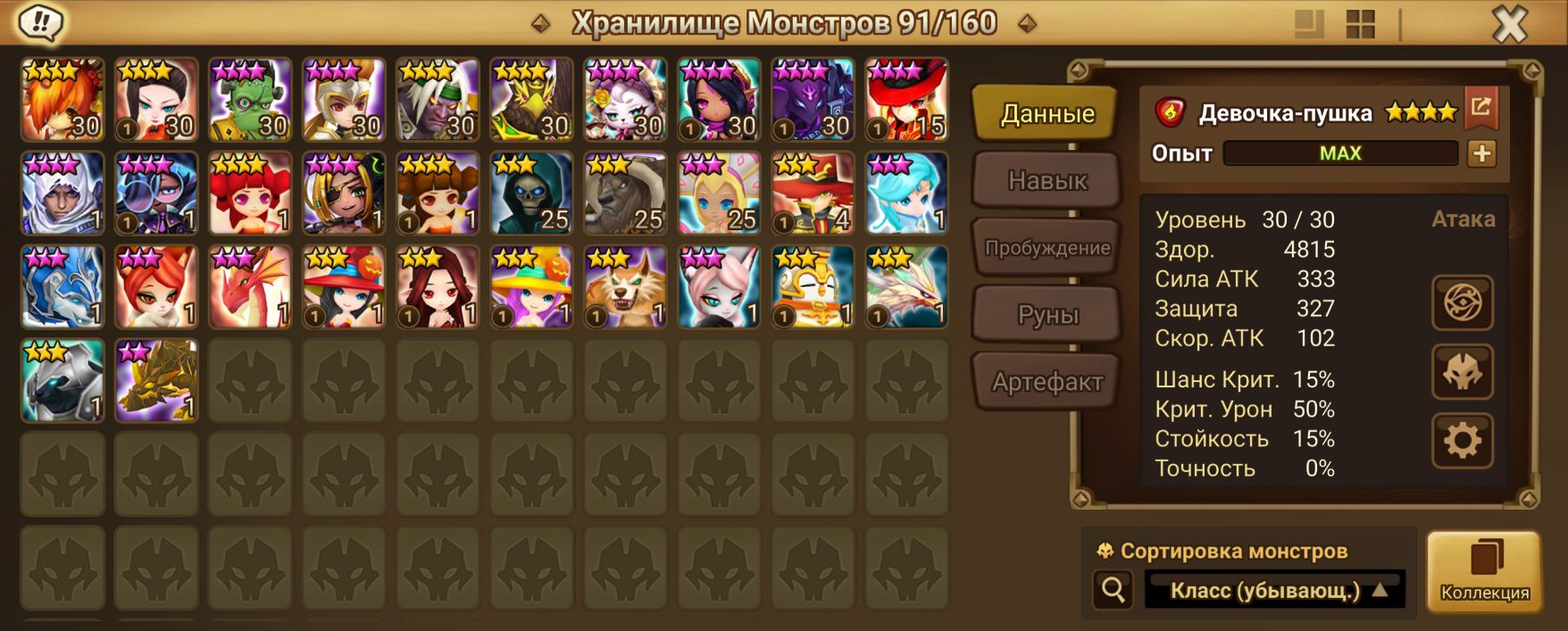The image size is (1568, 631).
Task: Switch to the four-square grid view
Action: pos(1360,25)
